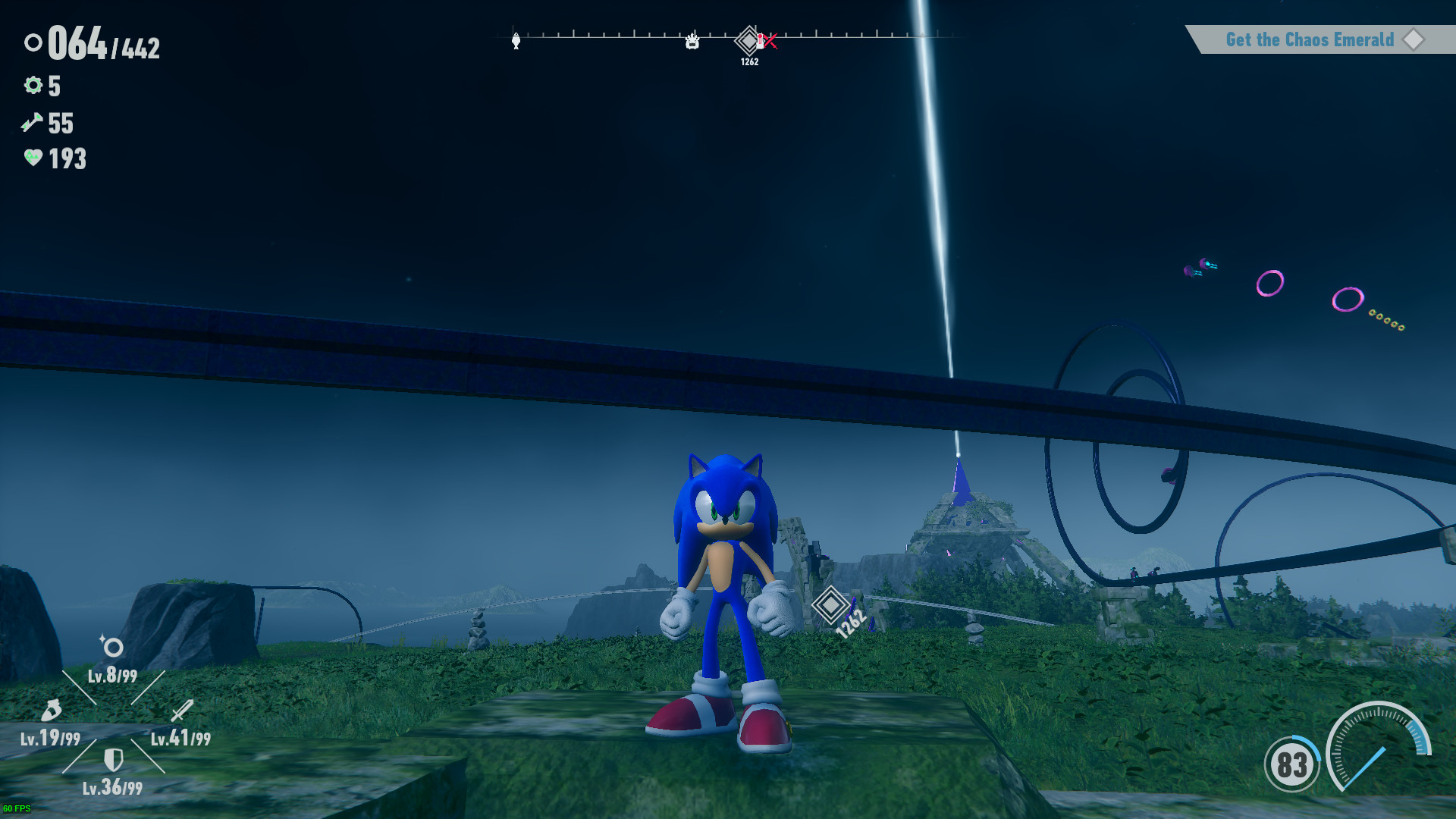
Task: Select the fish icon on the compass bar
Action: click(x=516, y=42)
